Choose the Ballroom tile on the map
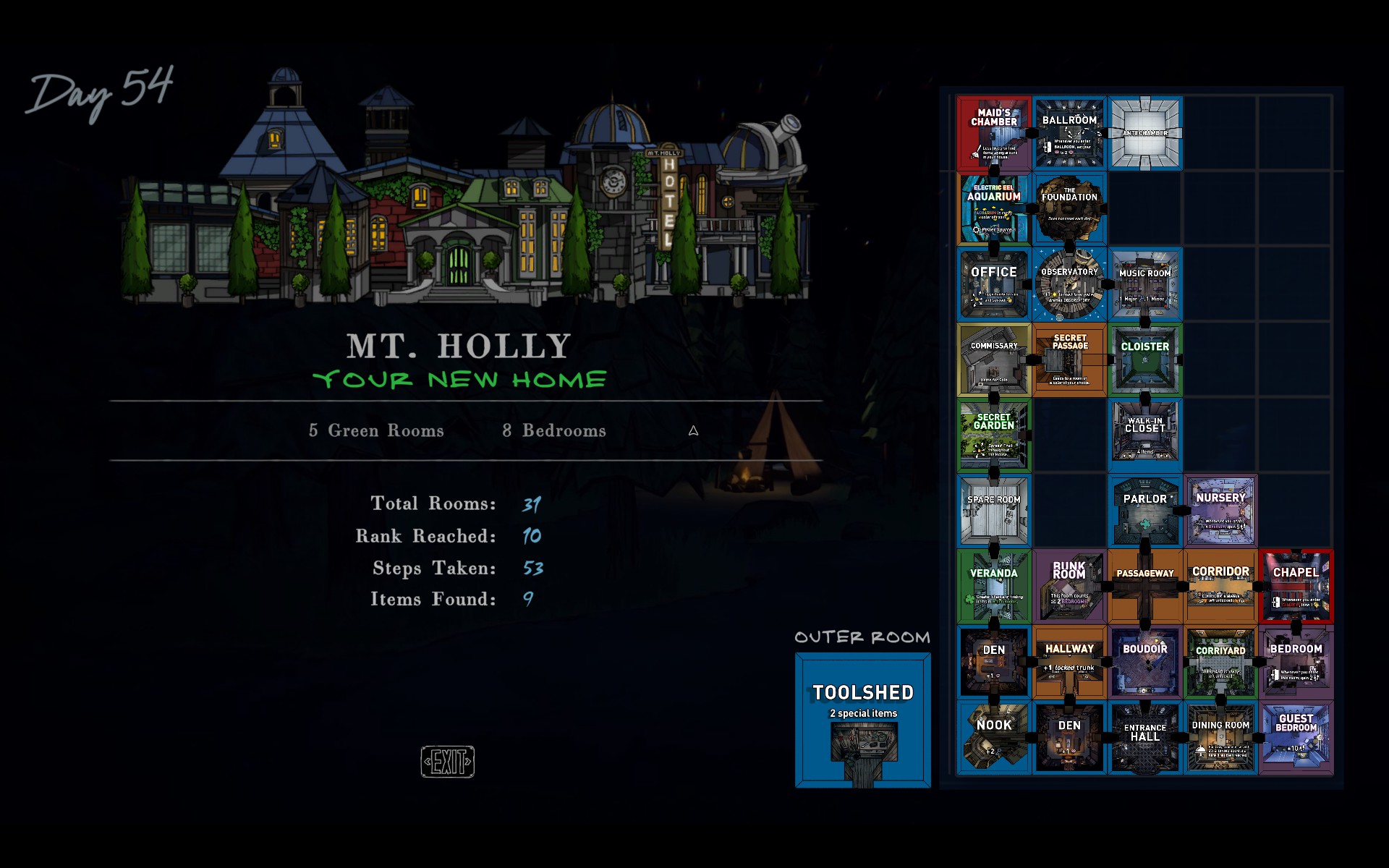This screenshot has height=868, width=1389. pos(1069,134)
